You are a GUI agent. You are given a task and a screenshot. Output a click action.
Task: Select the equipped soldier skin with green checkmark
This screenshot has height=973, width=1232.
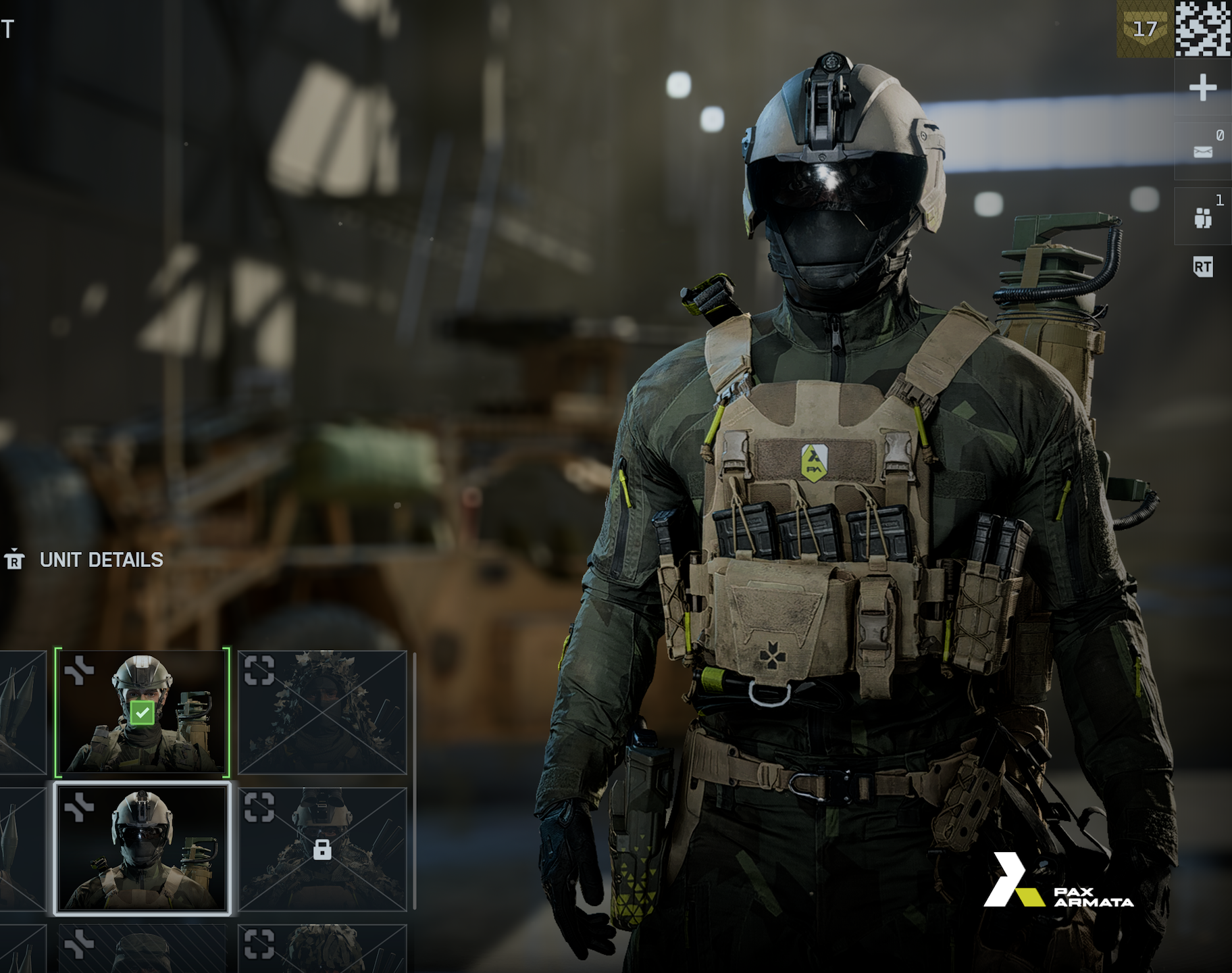(x=142, y=712)
